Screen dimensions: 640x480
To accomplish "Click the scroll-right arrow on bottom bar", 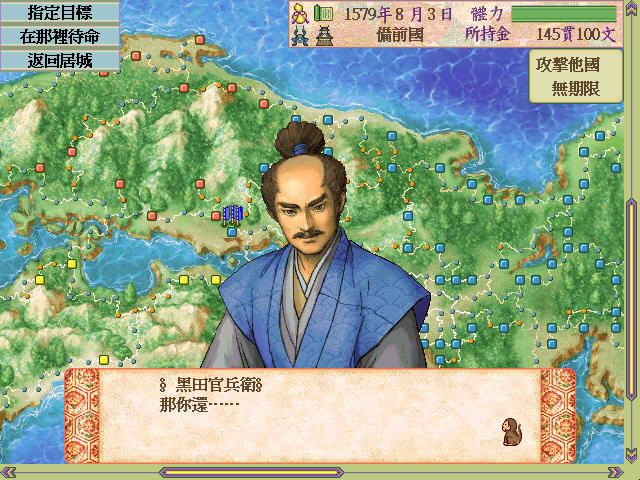I will (616, 472).
